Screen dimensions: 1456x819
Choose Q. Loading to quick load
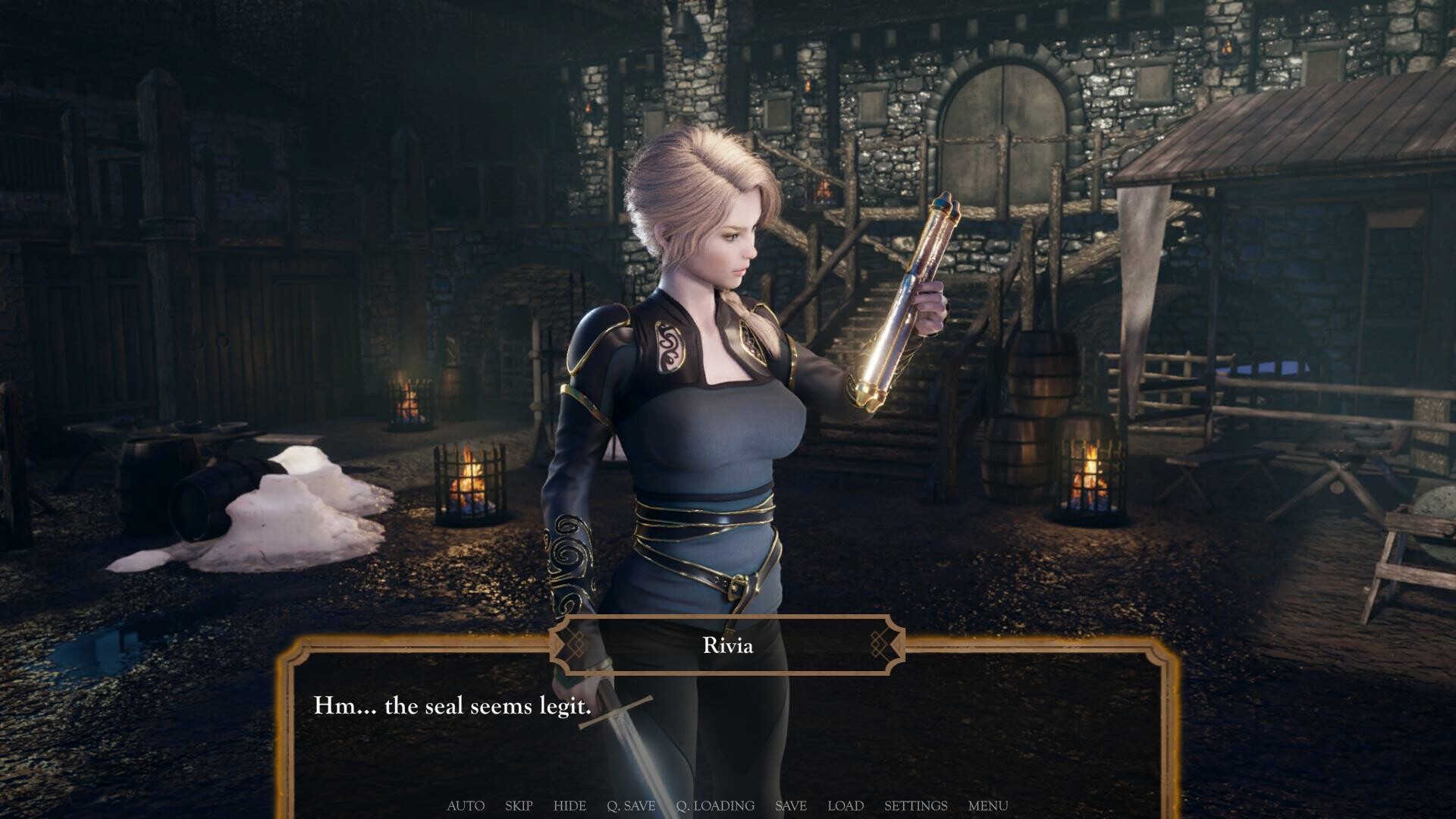[x=715, y=805]
